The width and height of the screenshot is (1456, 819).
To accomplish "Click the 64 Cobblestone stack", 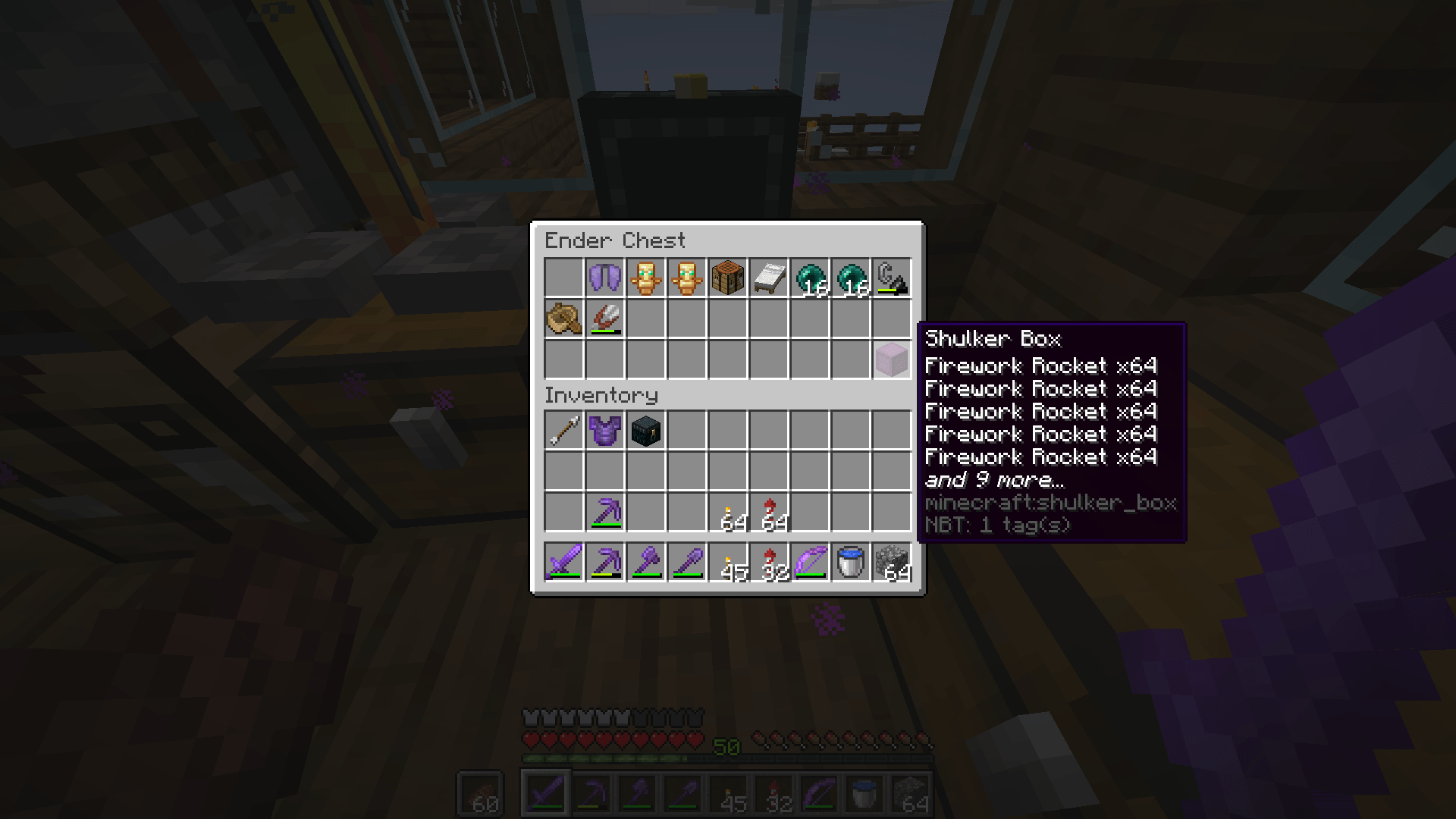I will tap(891, 561).
